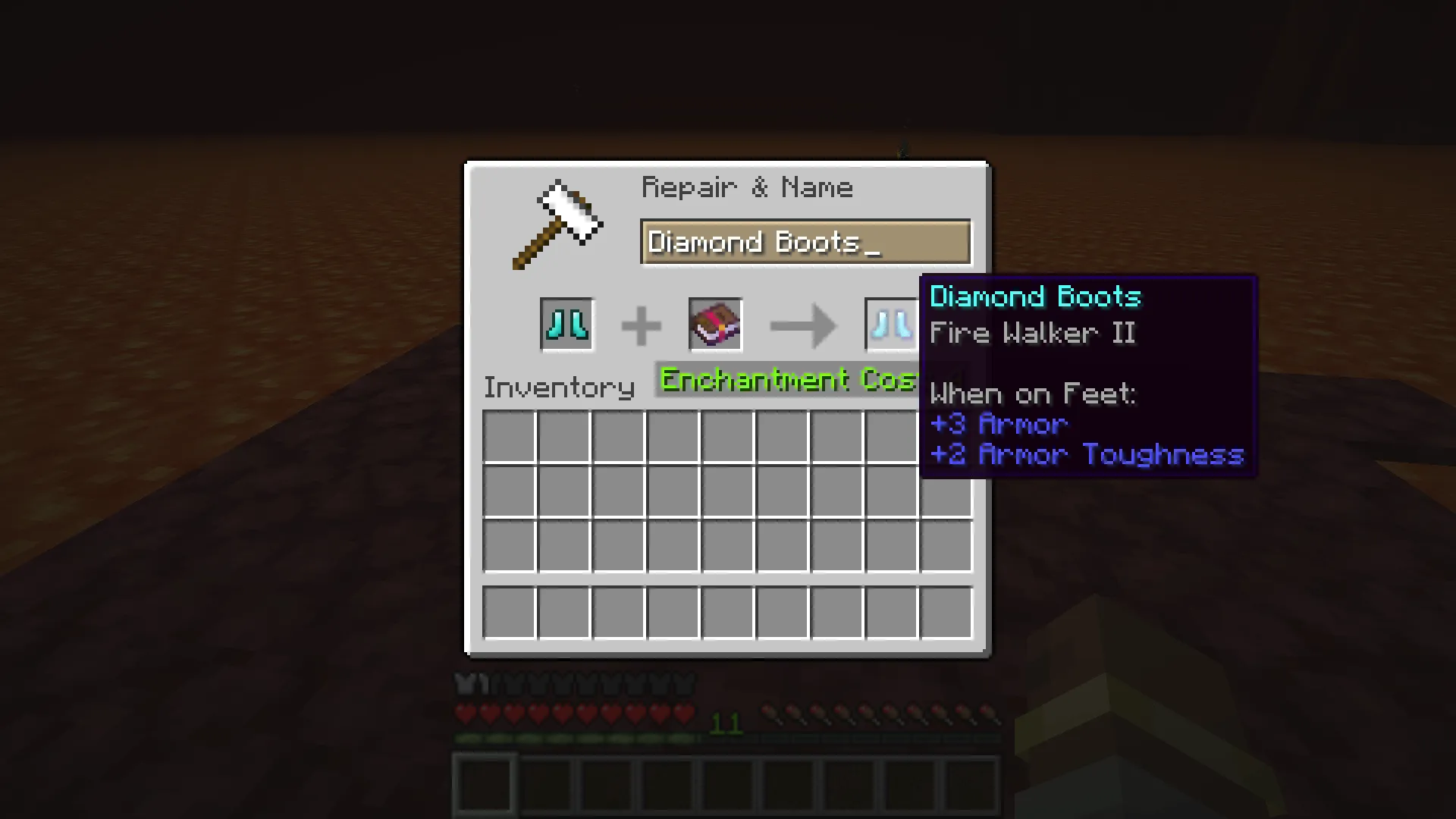Click the Repair & Name title

tap(747, 187)
